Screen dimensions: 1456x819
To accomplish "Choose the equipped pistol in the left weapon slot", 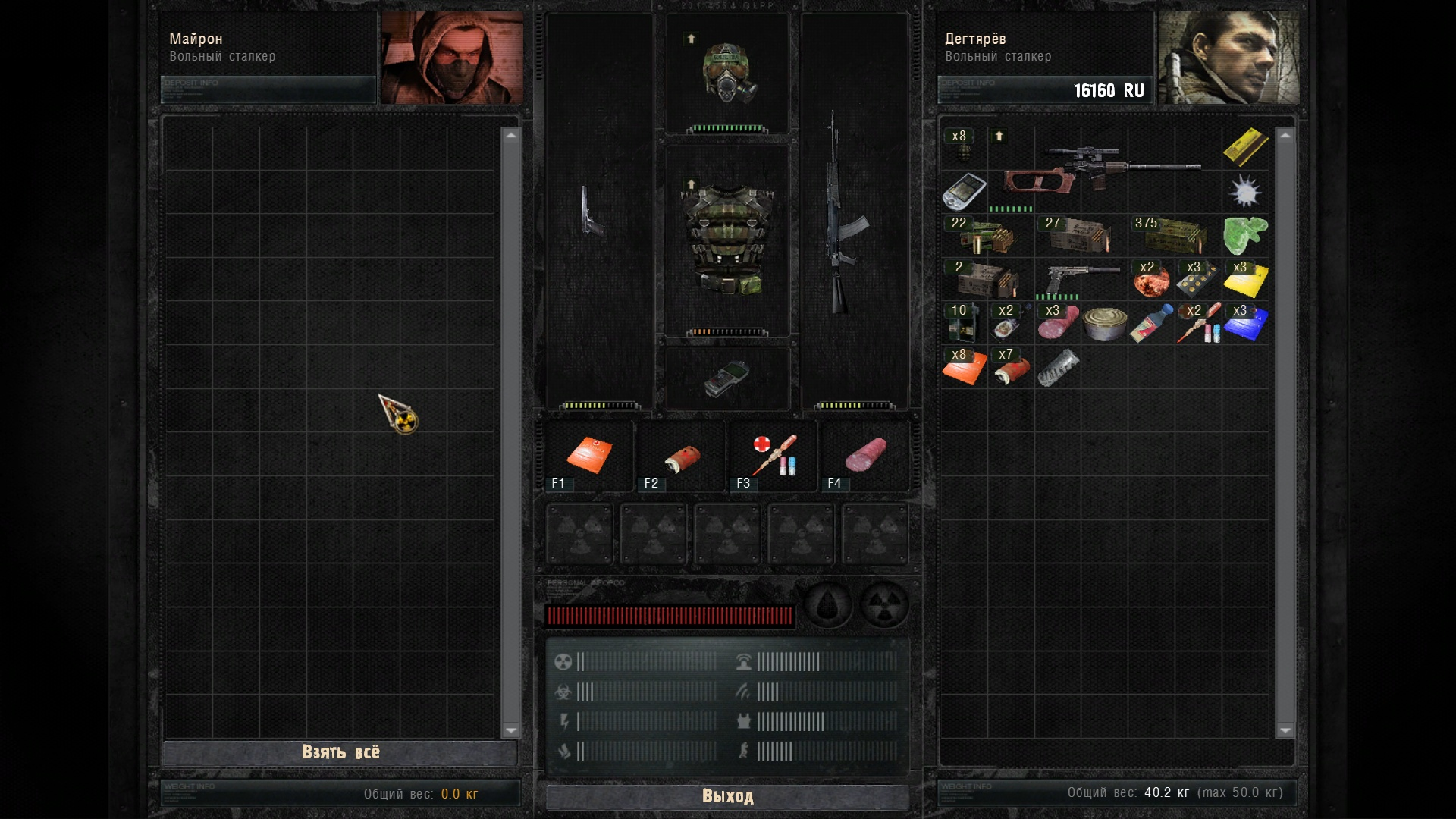I will [x=592, y=212].
